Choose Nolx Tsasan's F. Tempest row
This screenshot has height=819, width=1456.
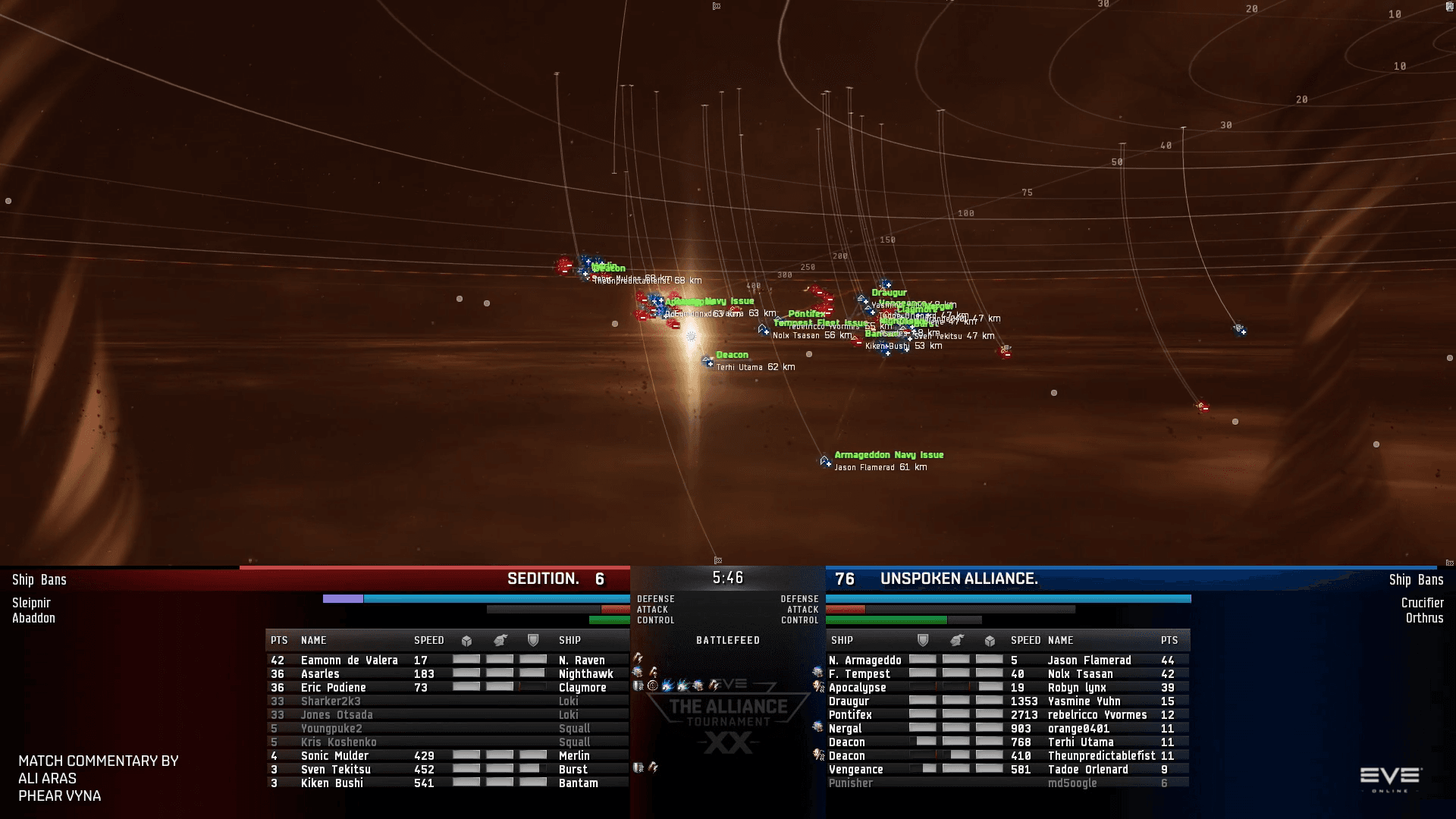pos(1007,674)
